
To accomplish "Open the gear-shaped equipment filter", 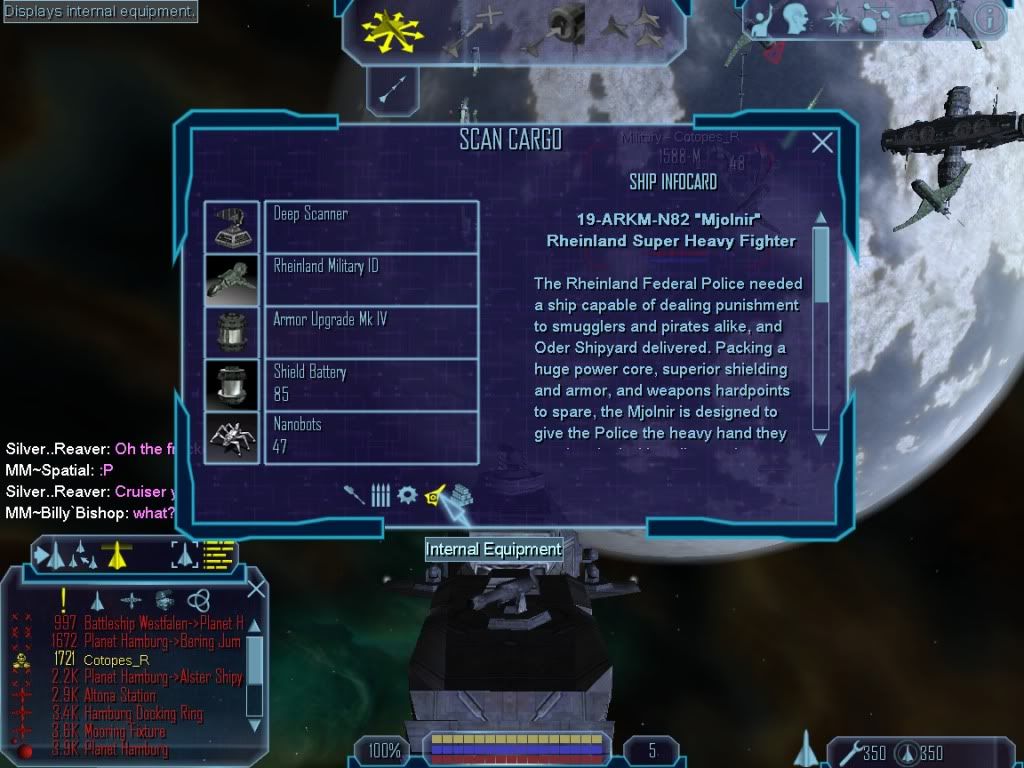I will pyautogui.click(x=407, y=495).
